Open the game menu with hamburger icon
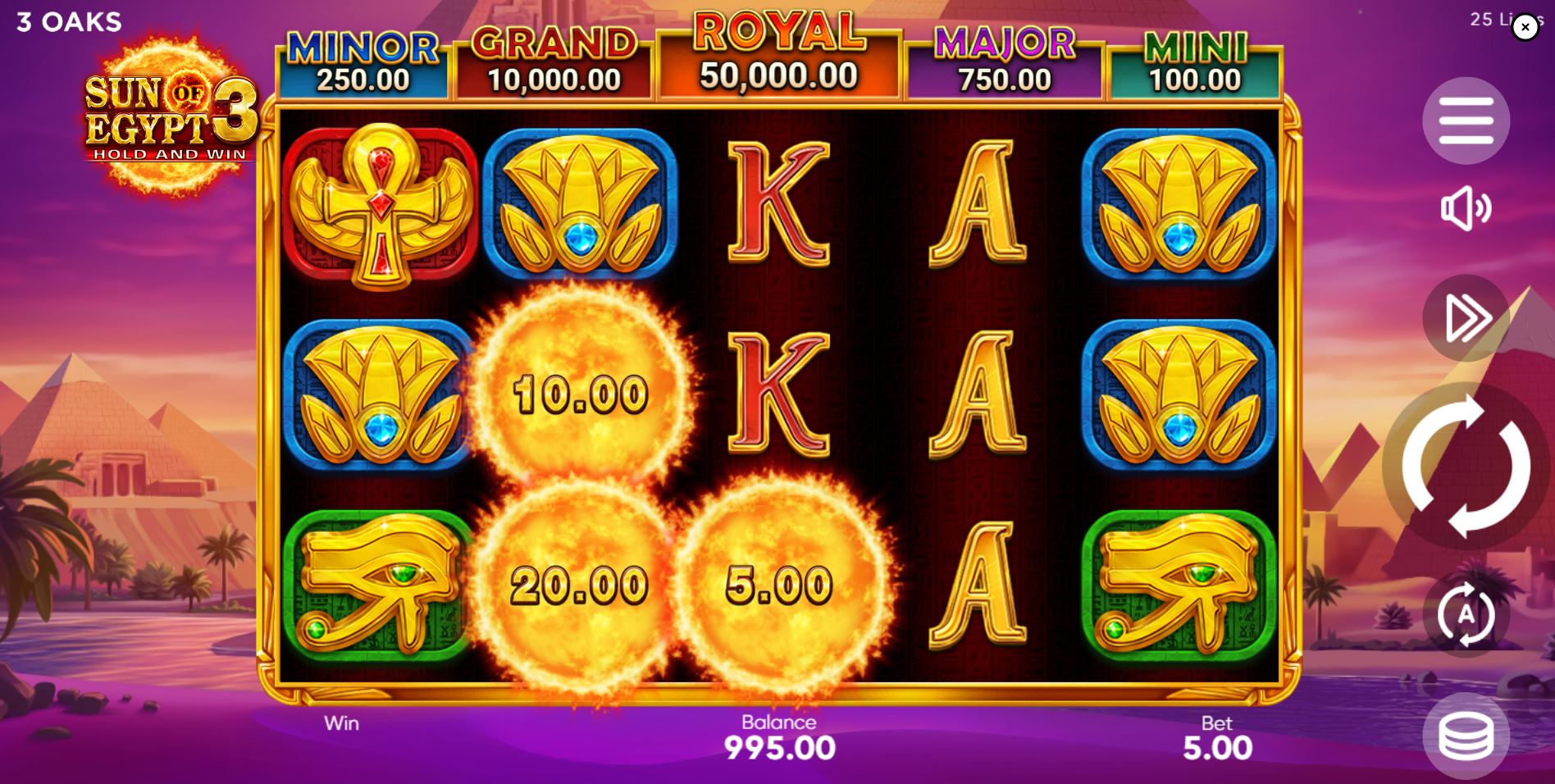 pyautogui.click(x=1466, y=120)
